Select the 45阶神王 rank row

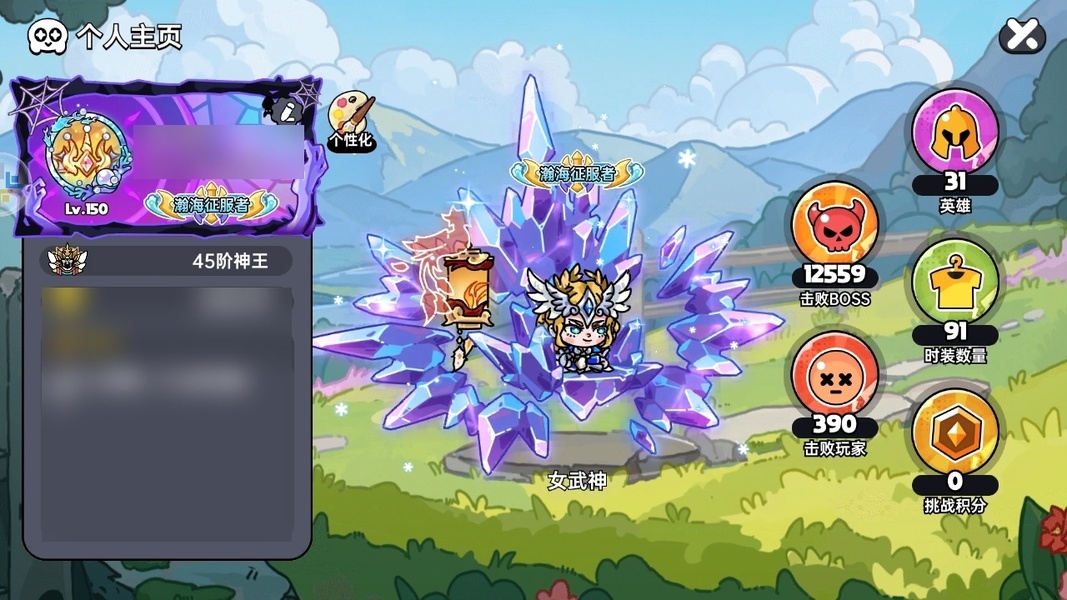point(168,261)
